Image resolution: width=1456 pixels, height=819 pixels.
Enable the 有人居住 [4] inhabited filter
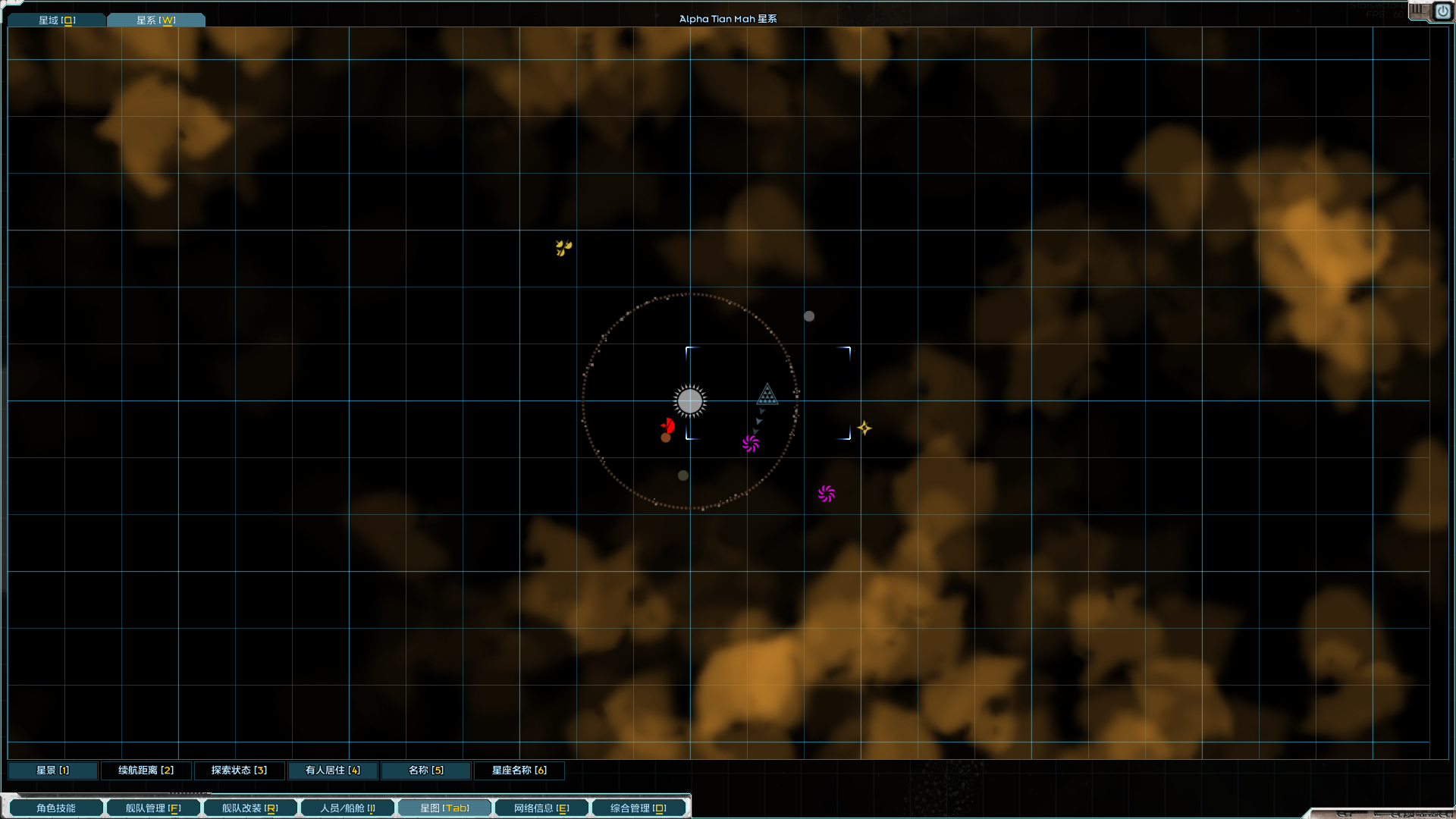pyautogui.click(x=332, y=770)
